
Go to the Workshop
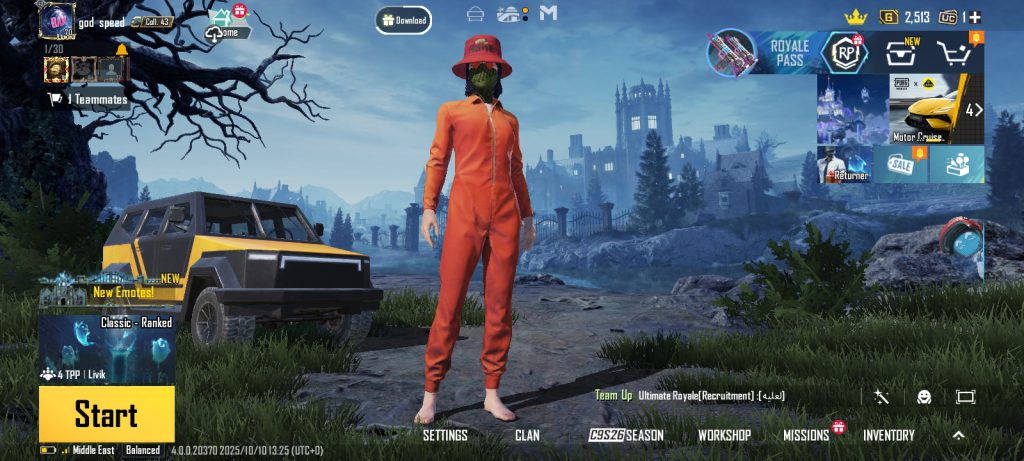tap(724, 435)
